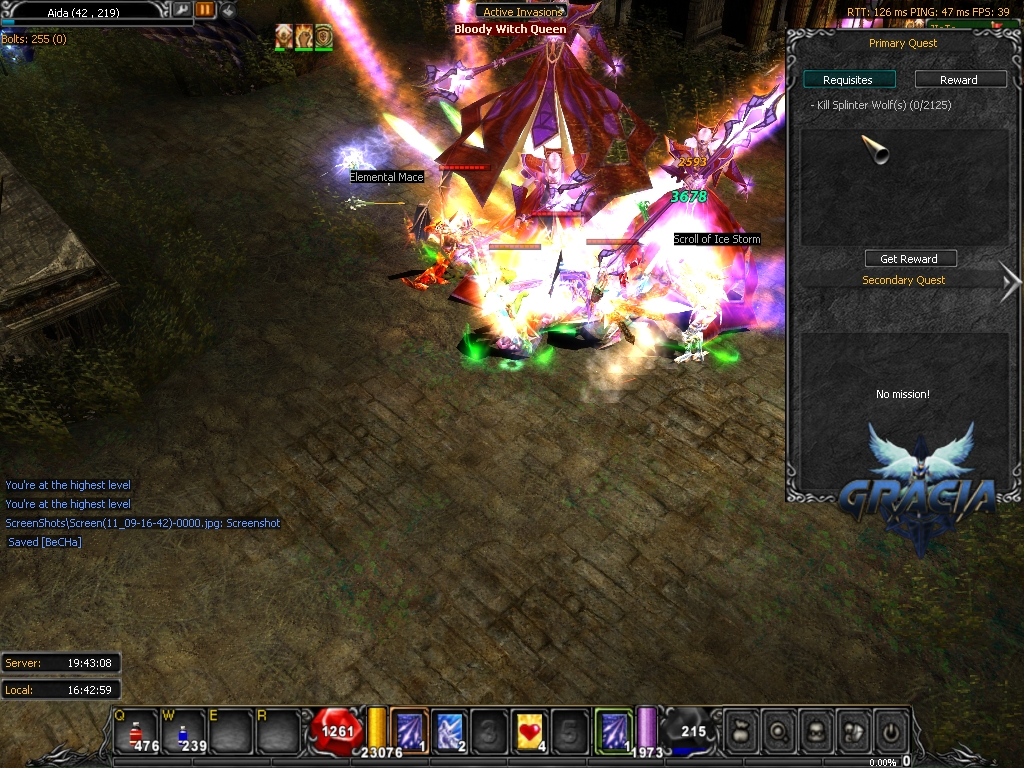
Task: Activate the ice skill in slot 2
Action: (x=449, y=729)
